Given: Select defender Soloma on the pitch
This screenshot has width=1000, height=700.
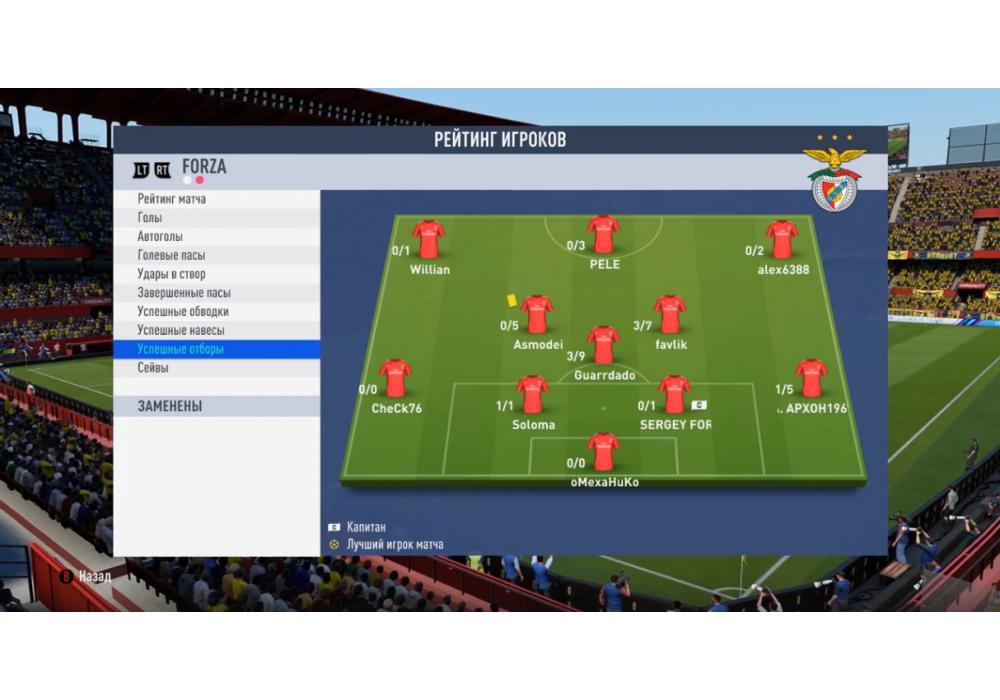Looking at the screenshot, I should tap(532, 395).
